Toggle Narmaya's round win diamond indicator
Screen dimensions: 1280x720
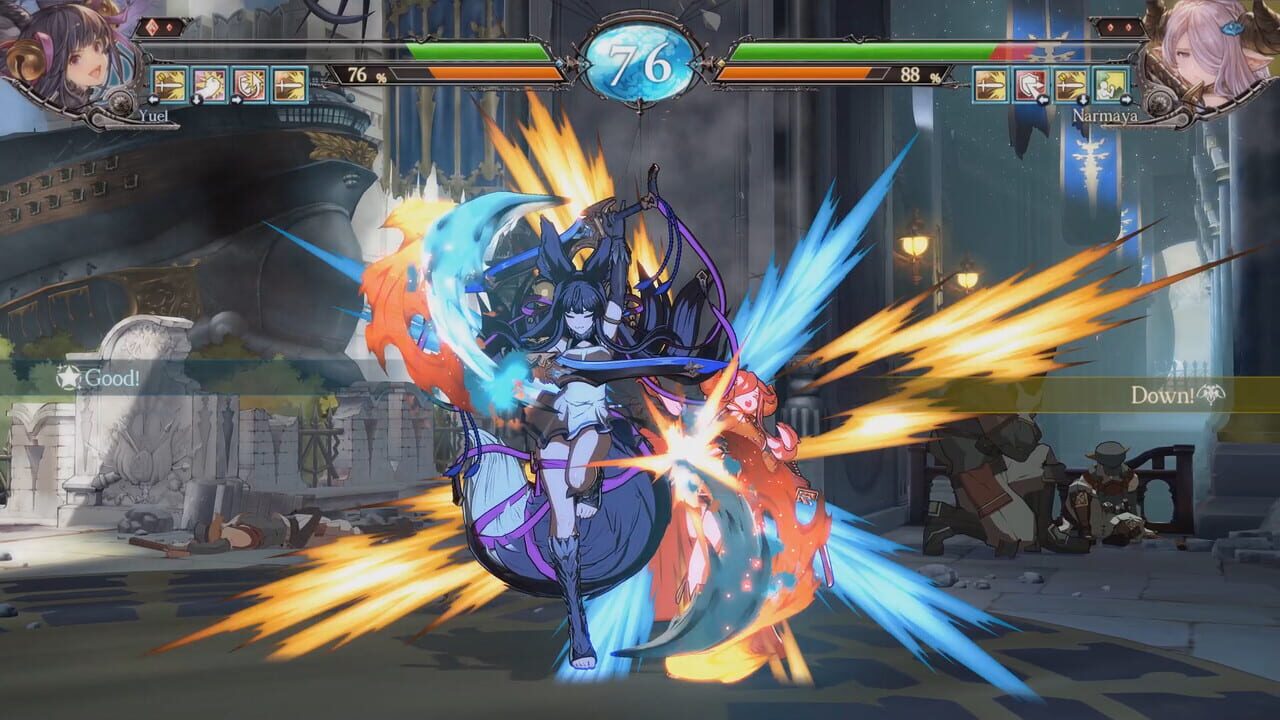(1110, 27)
